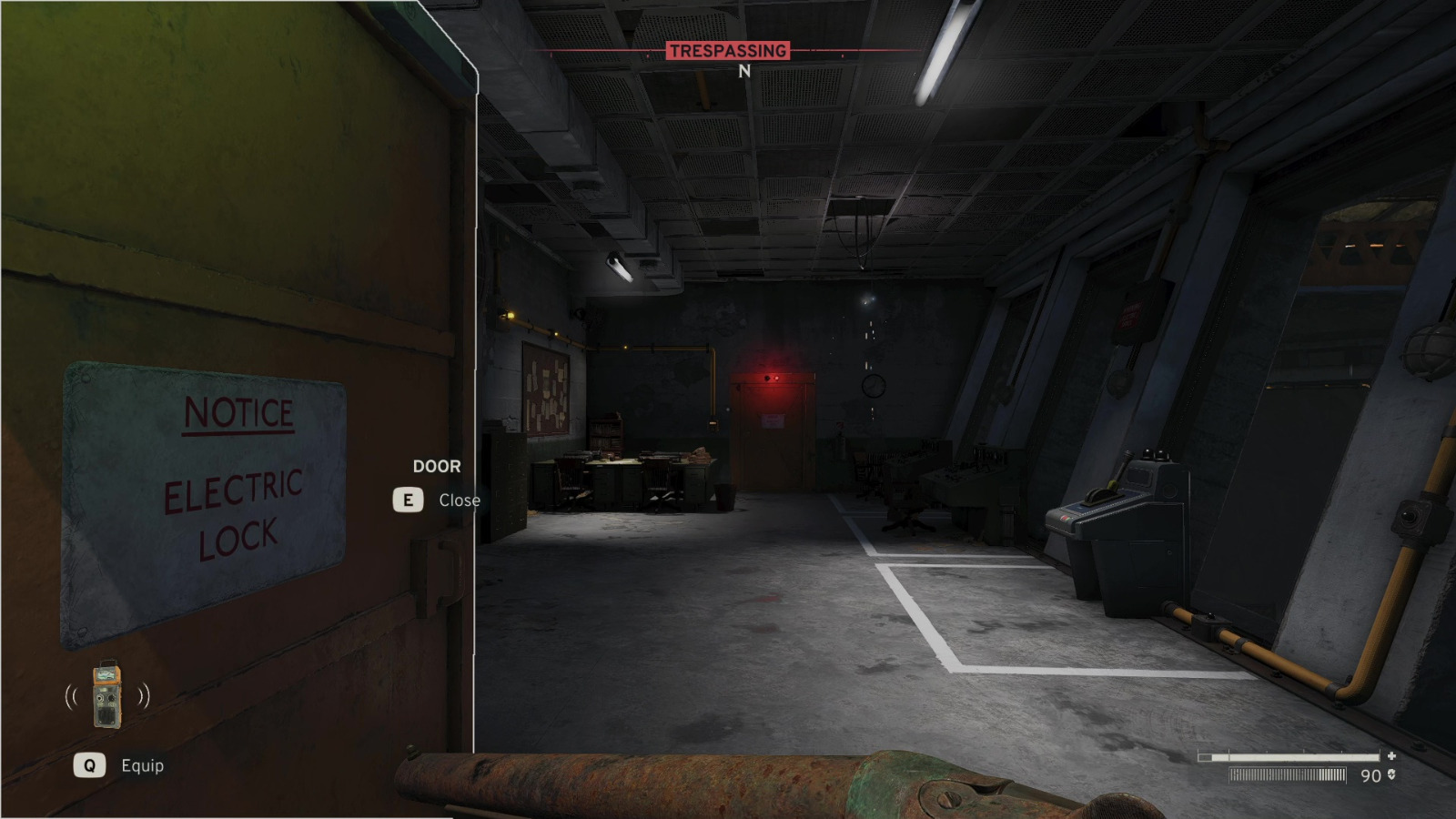1456x819 pixels.
Task: Click the white health bar
Action: pos(1297,755)
